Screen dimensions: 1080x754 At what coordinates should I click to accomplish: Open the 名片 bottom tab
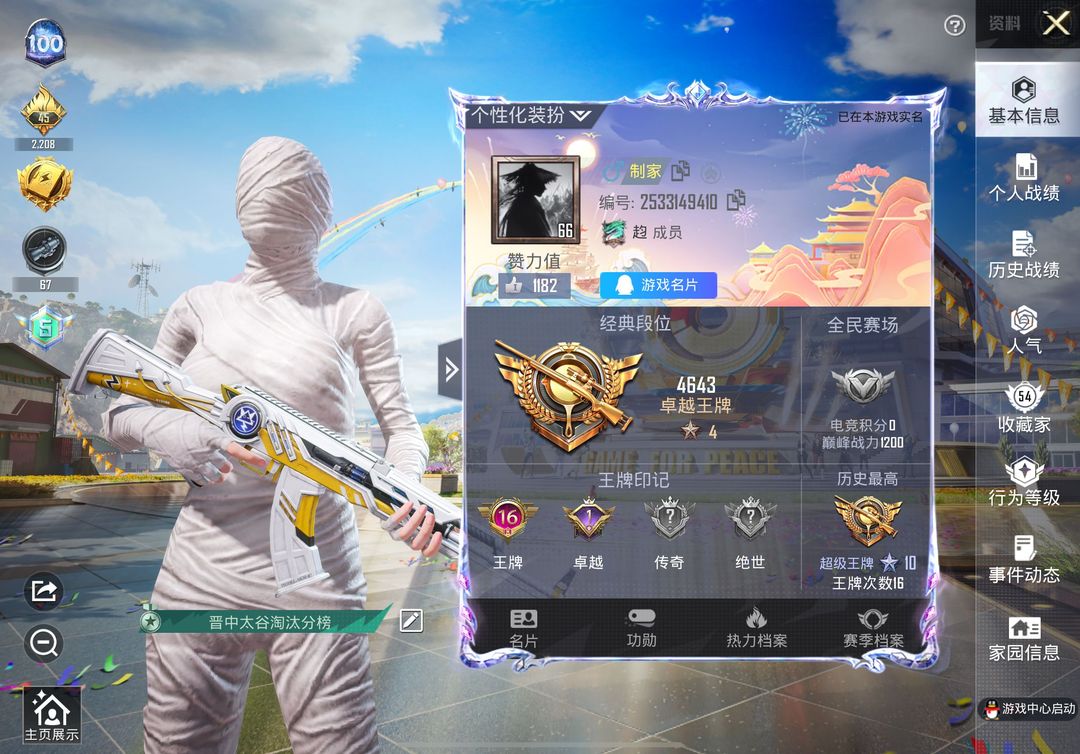pos(523,628)
